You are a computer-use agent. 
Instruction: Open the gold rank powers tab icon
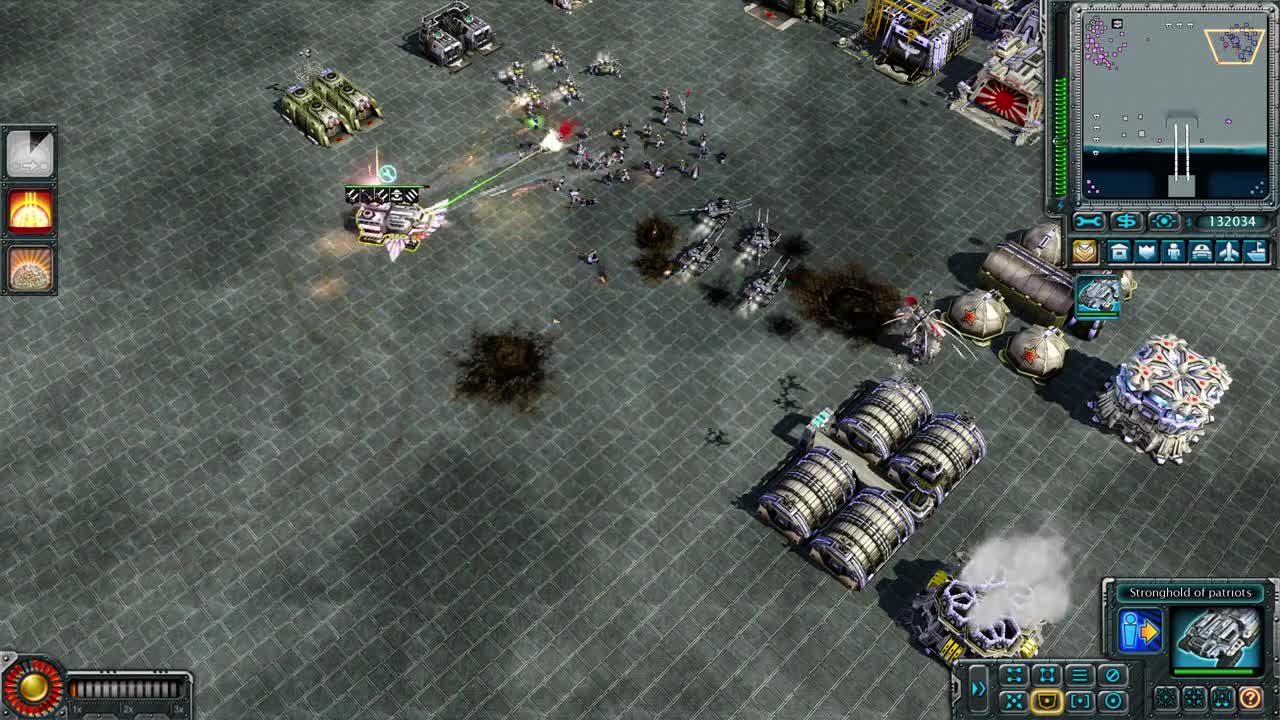tap(1085, 251)
